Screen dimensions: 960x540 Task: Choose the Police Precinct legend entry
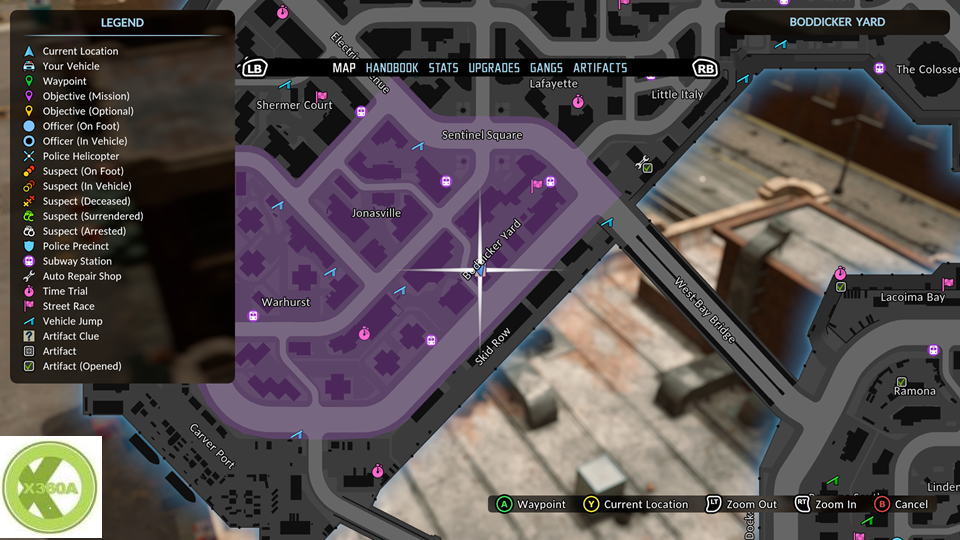click(x=75, y=246)
